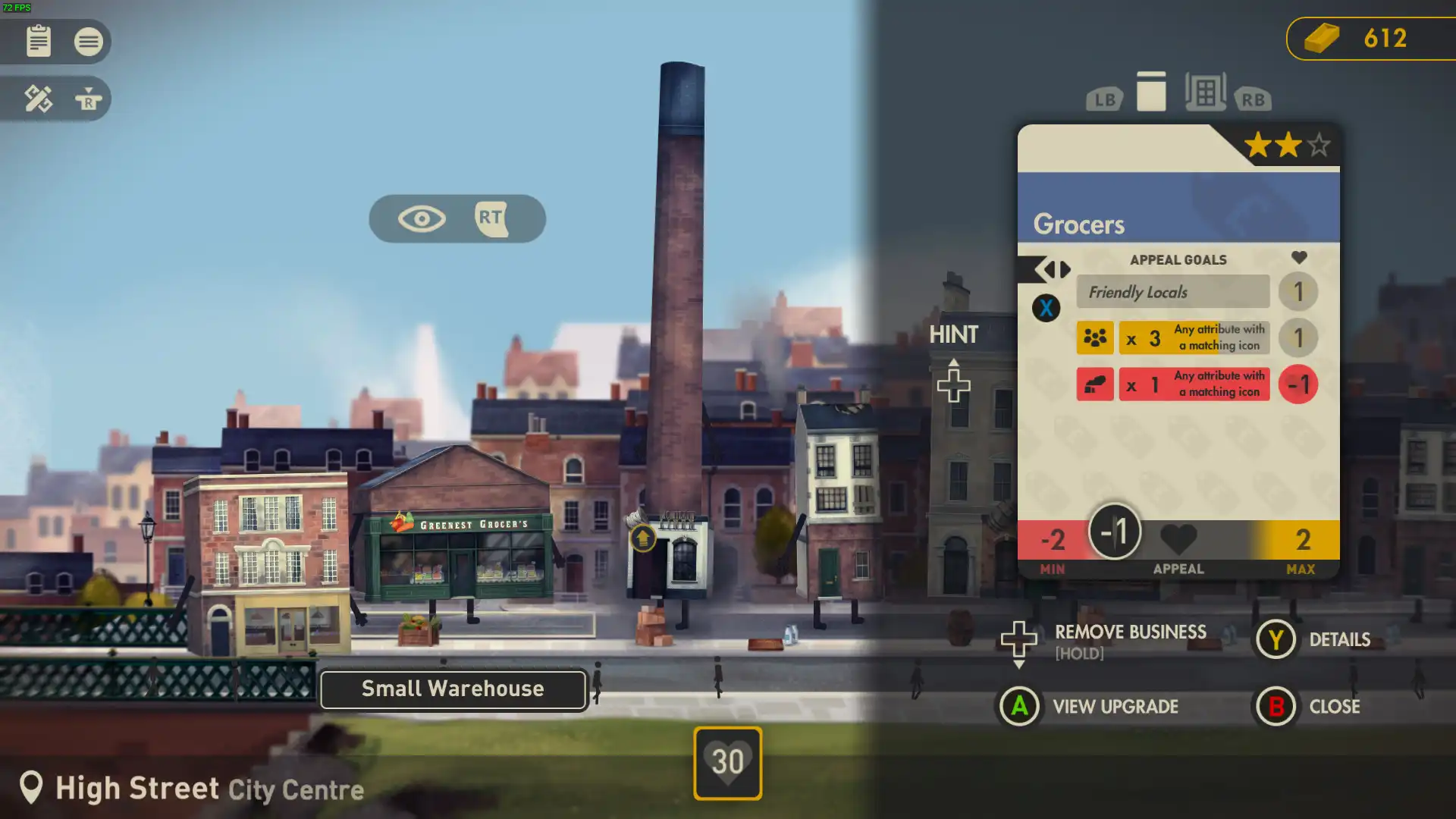Screen dimensions: 1456x819
Task: Toggle the third empty star on the card
Action: point(1317,144)
